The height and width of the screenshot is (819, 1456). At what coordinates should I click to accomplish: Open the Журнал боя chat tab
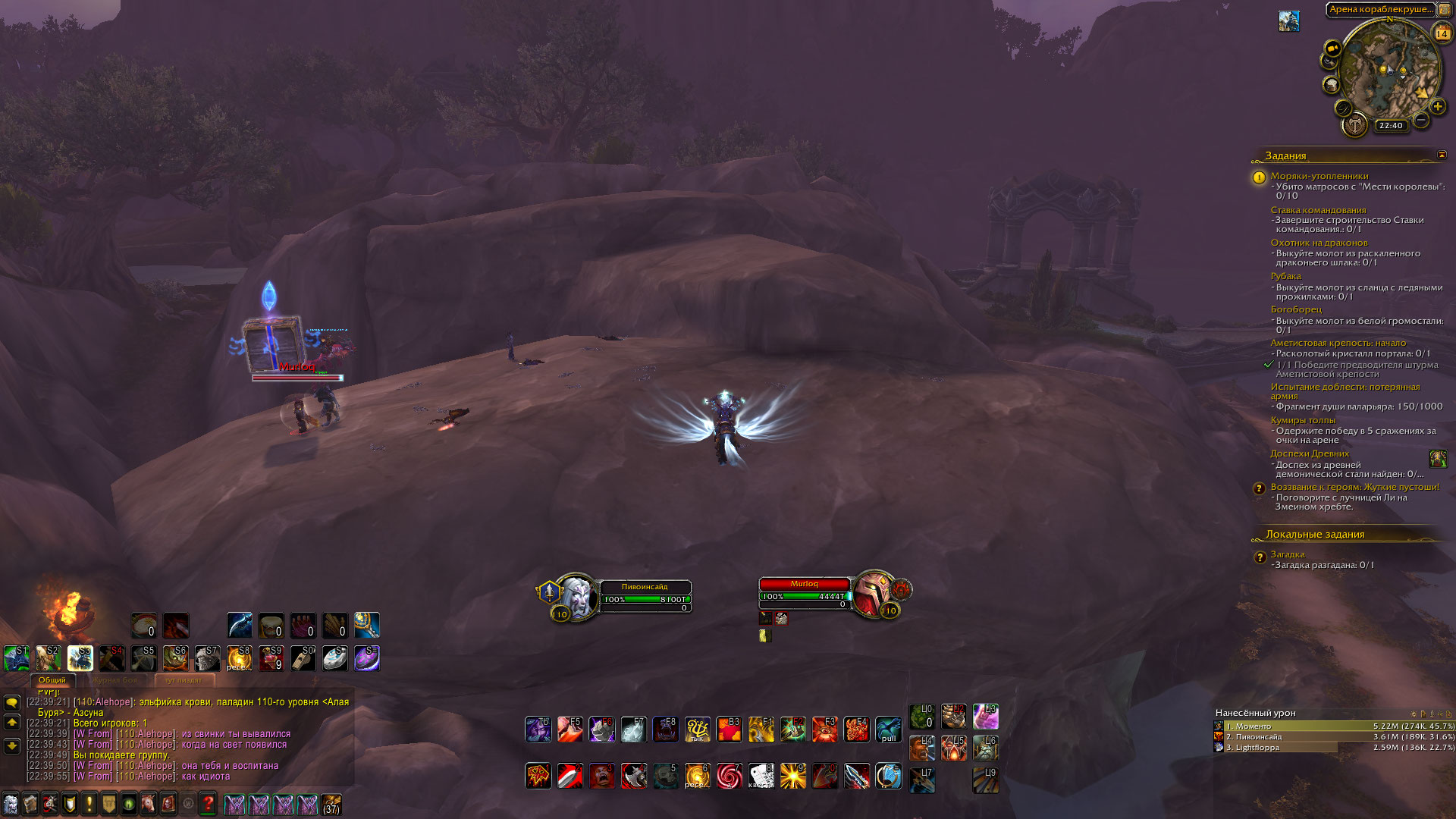[x=115, y=680]
